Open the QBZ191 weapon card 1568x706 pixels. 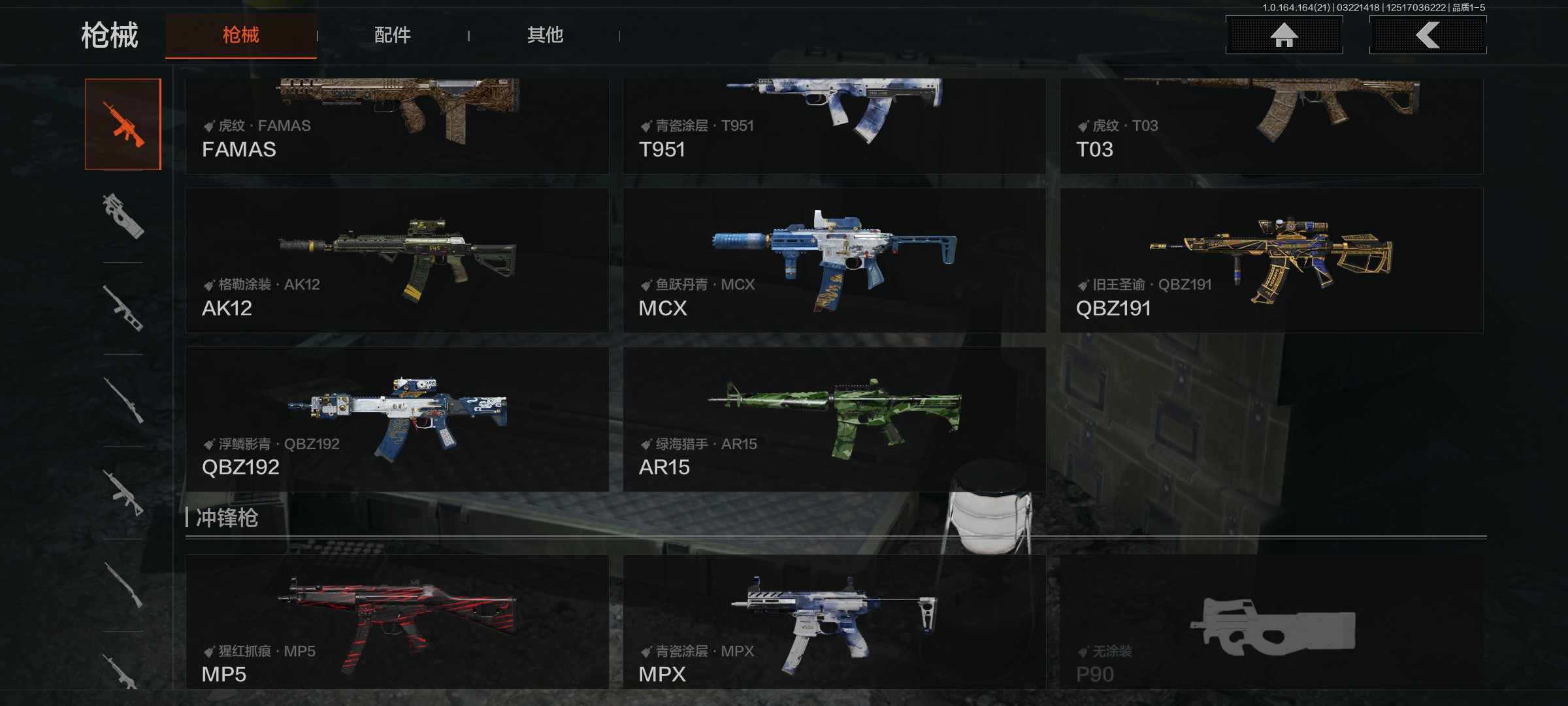tap(1271, 260)
